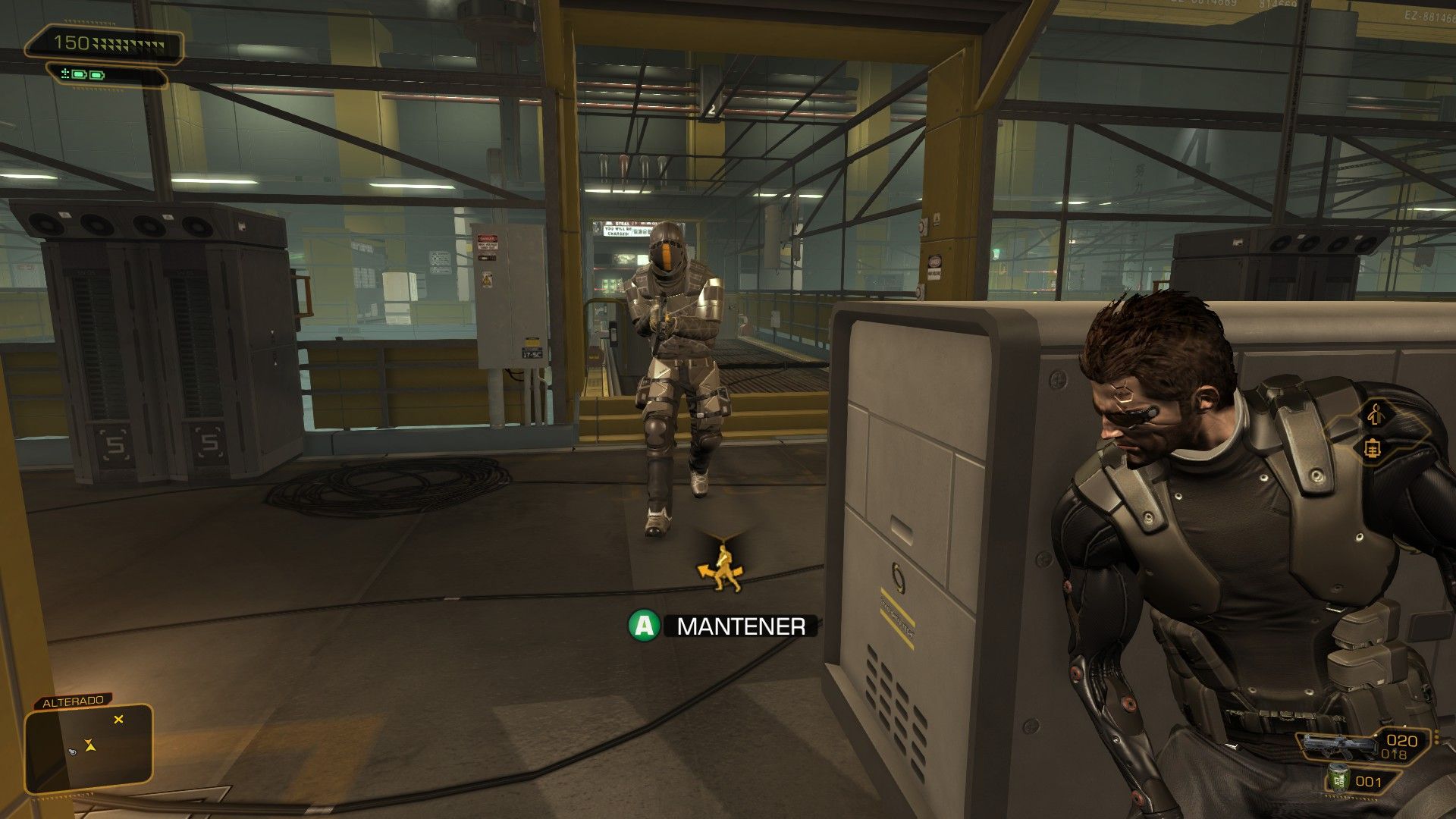The image size is (1456, 819).
Task: Activate the standing figure augmentation icon
Action: [x=1376, y=414]
